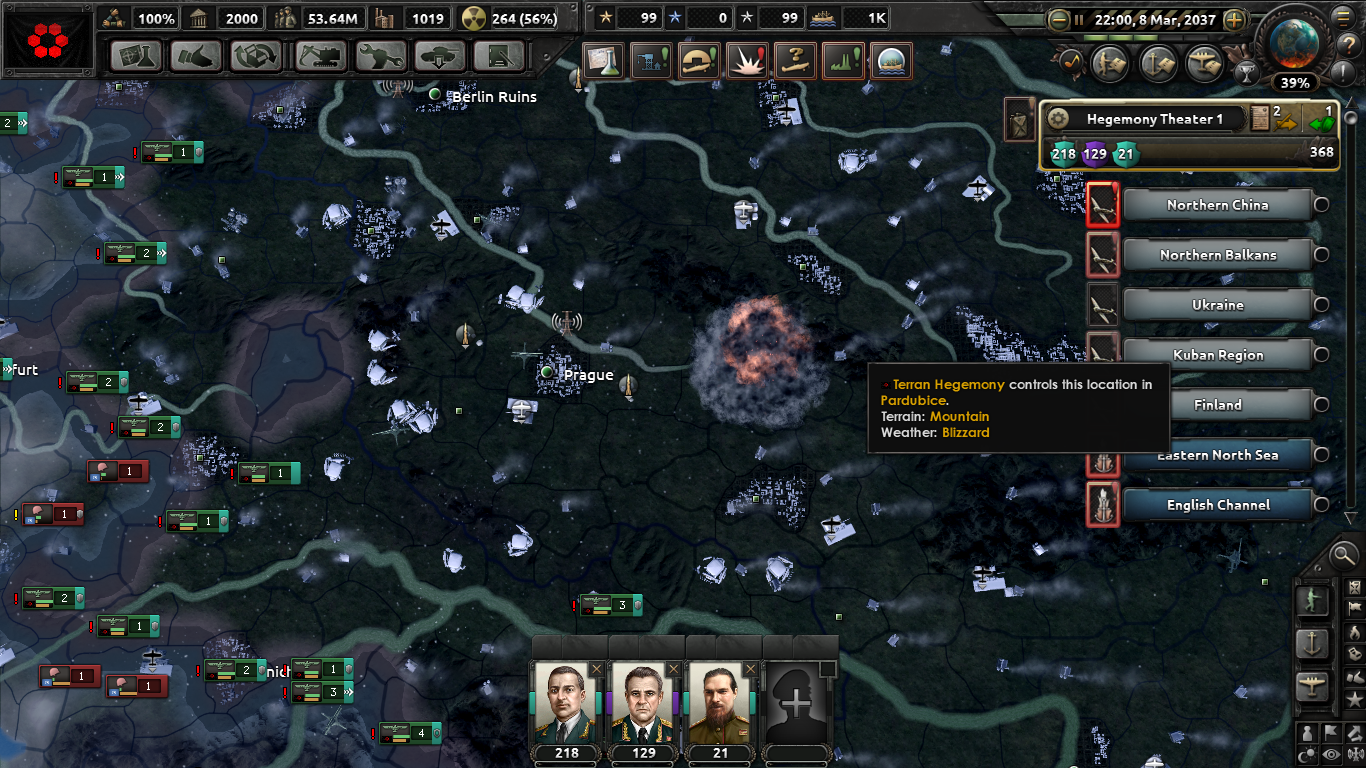Select the bearded general with 21 divisions
This screenshot has width=1366, height=768.
[x=719, y=702]
